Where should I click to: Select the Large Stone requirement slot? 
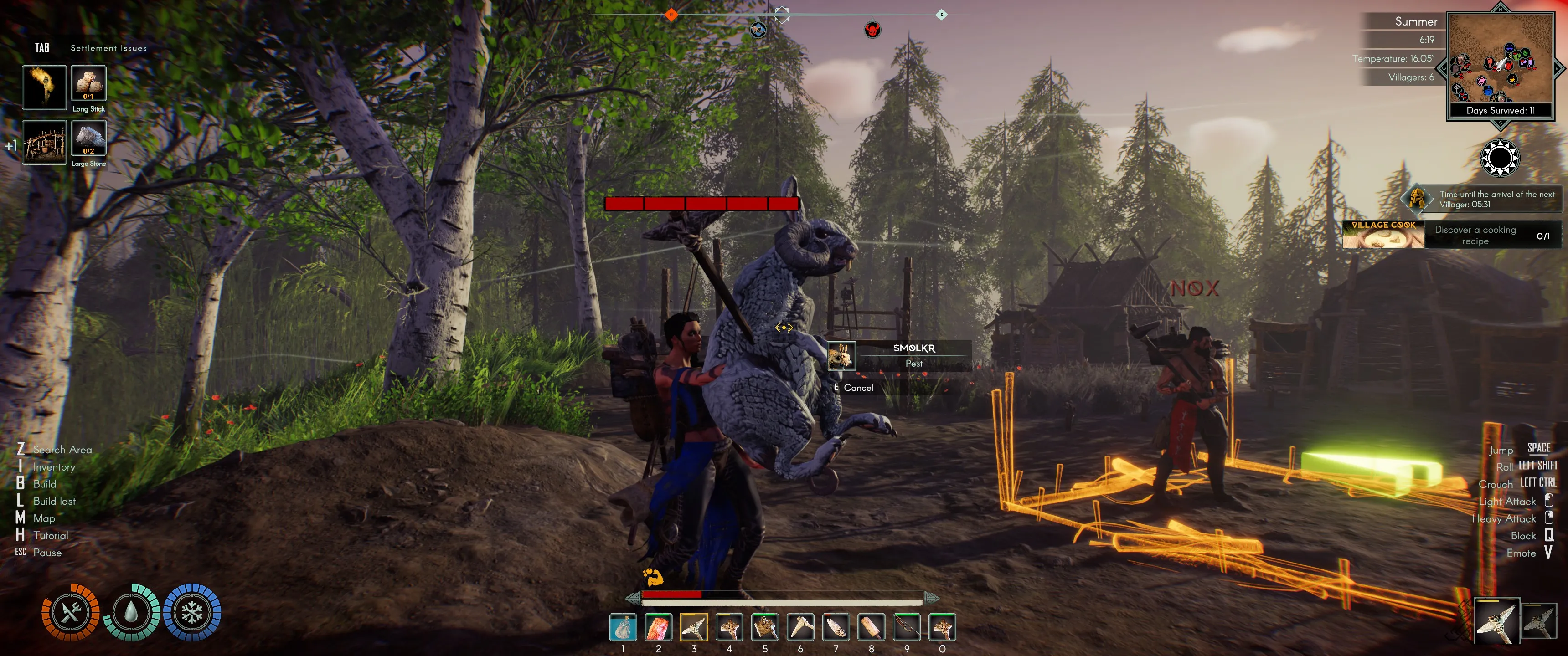click(89, 138)
